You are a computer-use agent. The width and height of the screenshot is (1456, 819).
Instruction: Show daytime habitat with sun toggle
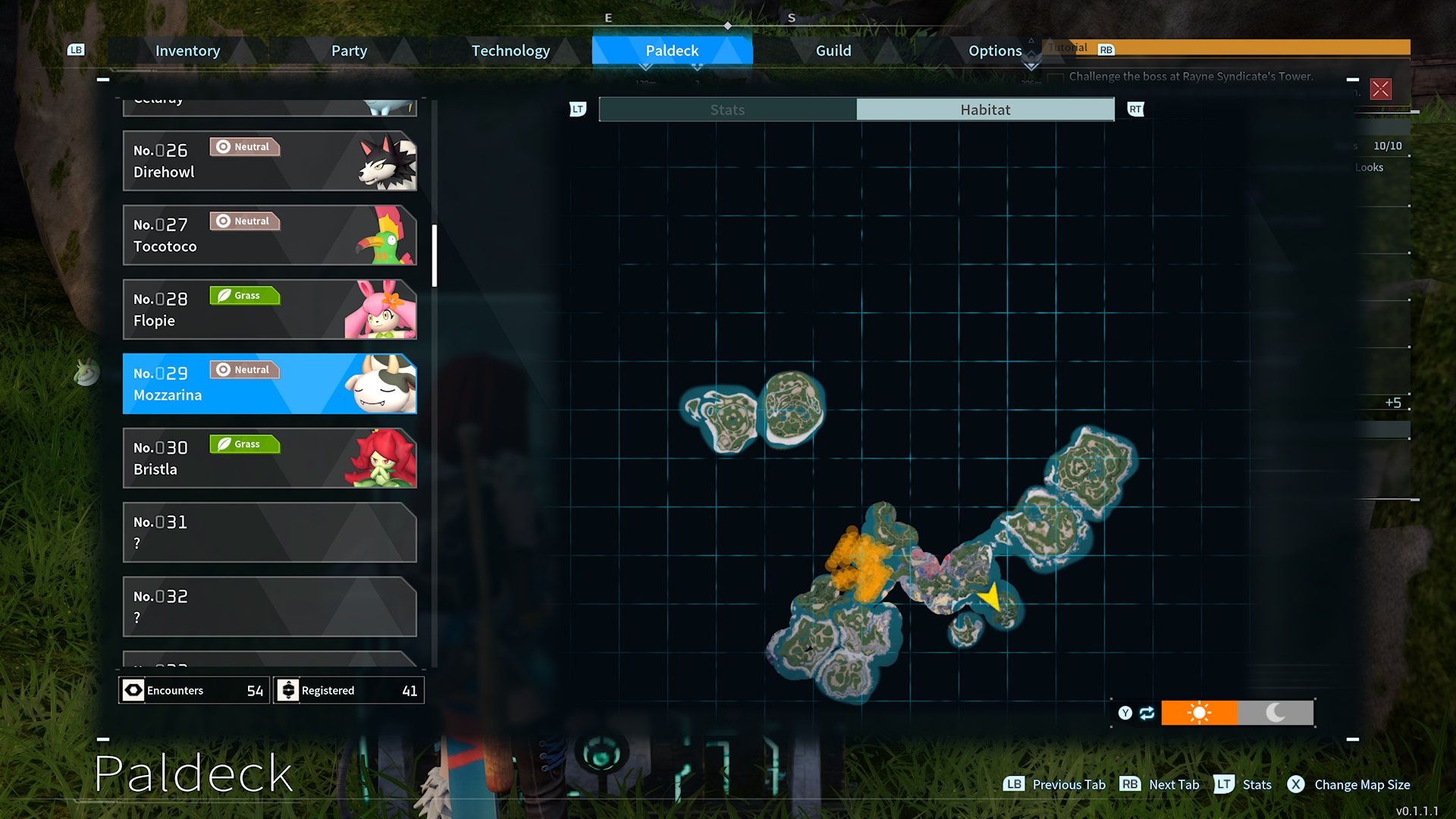[1199, 713]
